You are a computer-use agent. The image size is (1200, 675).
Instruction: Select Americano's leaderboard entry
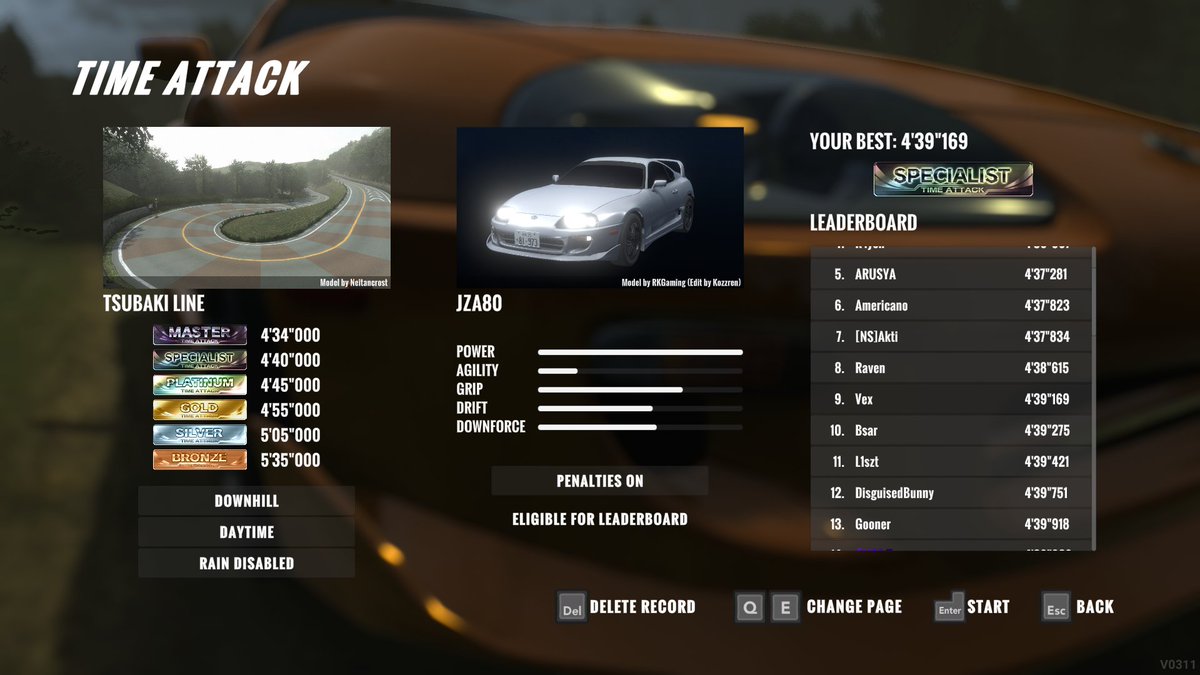951,305
